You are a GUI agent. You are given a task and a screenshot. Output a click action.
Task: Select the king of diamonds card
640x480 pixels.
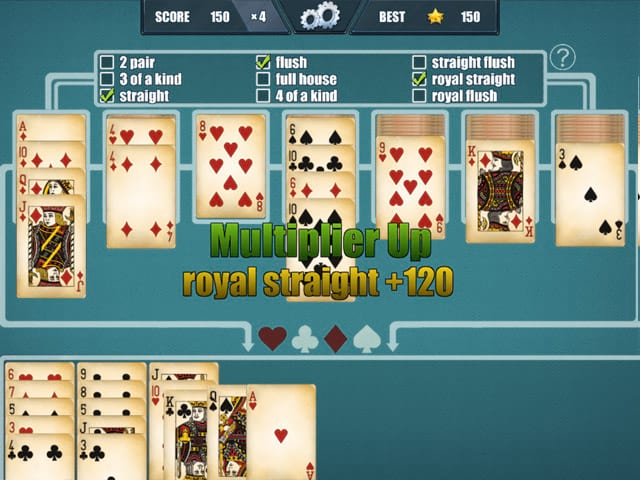point(499,192)
